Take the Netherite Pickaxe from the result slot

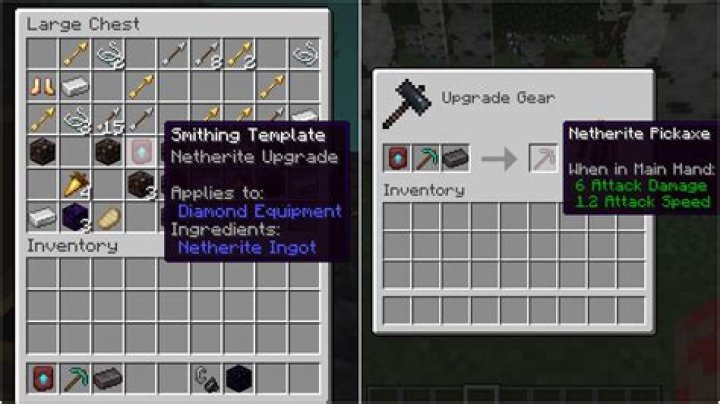(544, 157)
